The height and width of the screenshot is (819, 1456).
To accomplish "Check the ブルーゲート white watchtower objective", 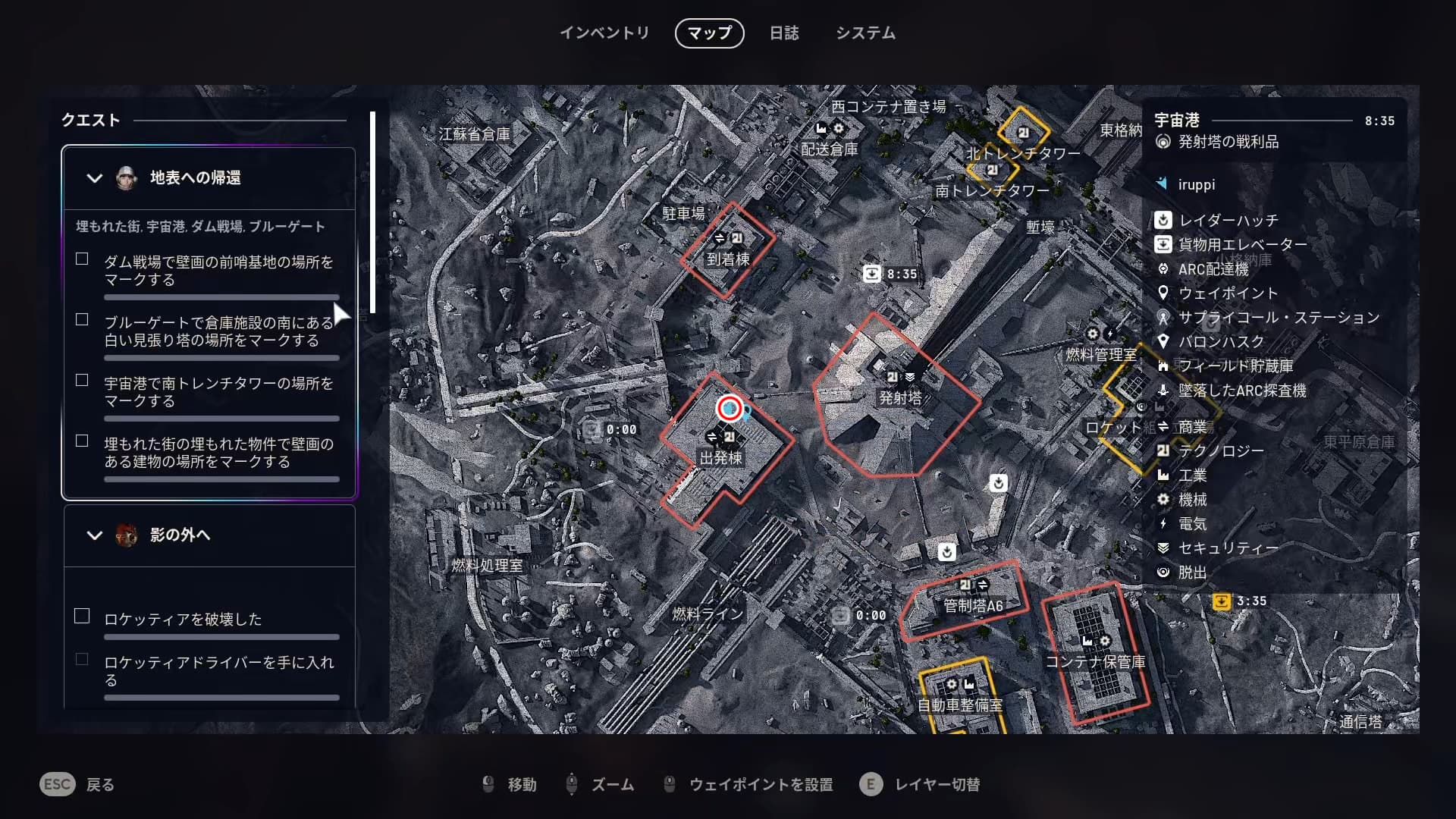I will 82,320.
